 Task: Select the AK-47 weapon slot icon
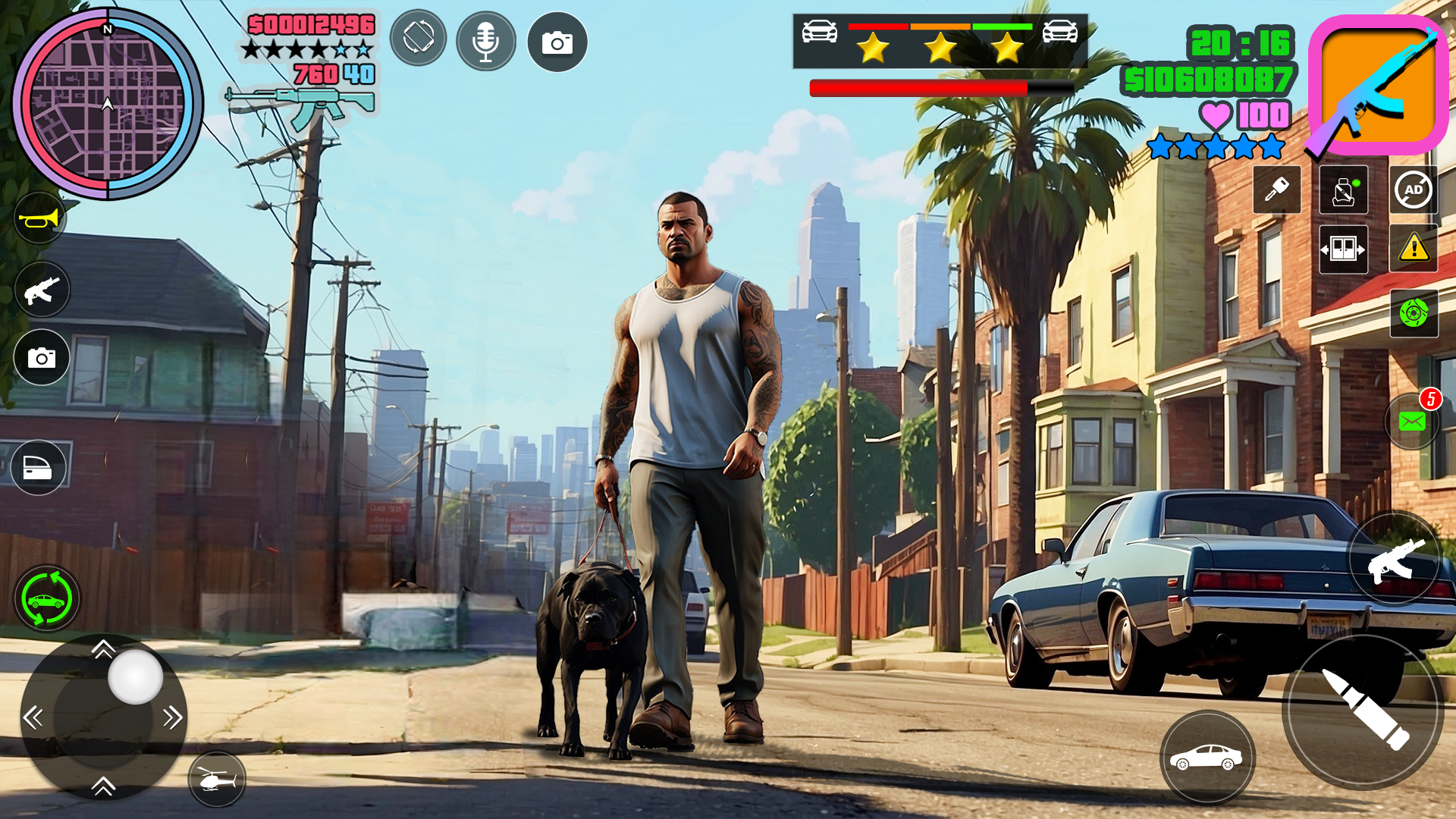click(1380, 83)
